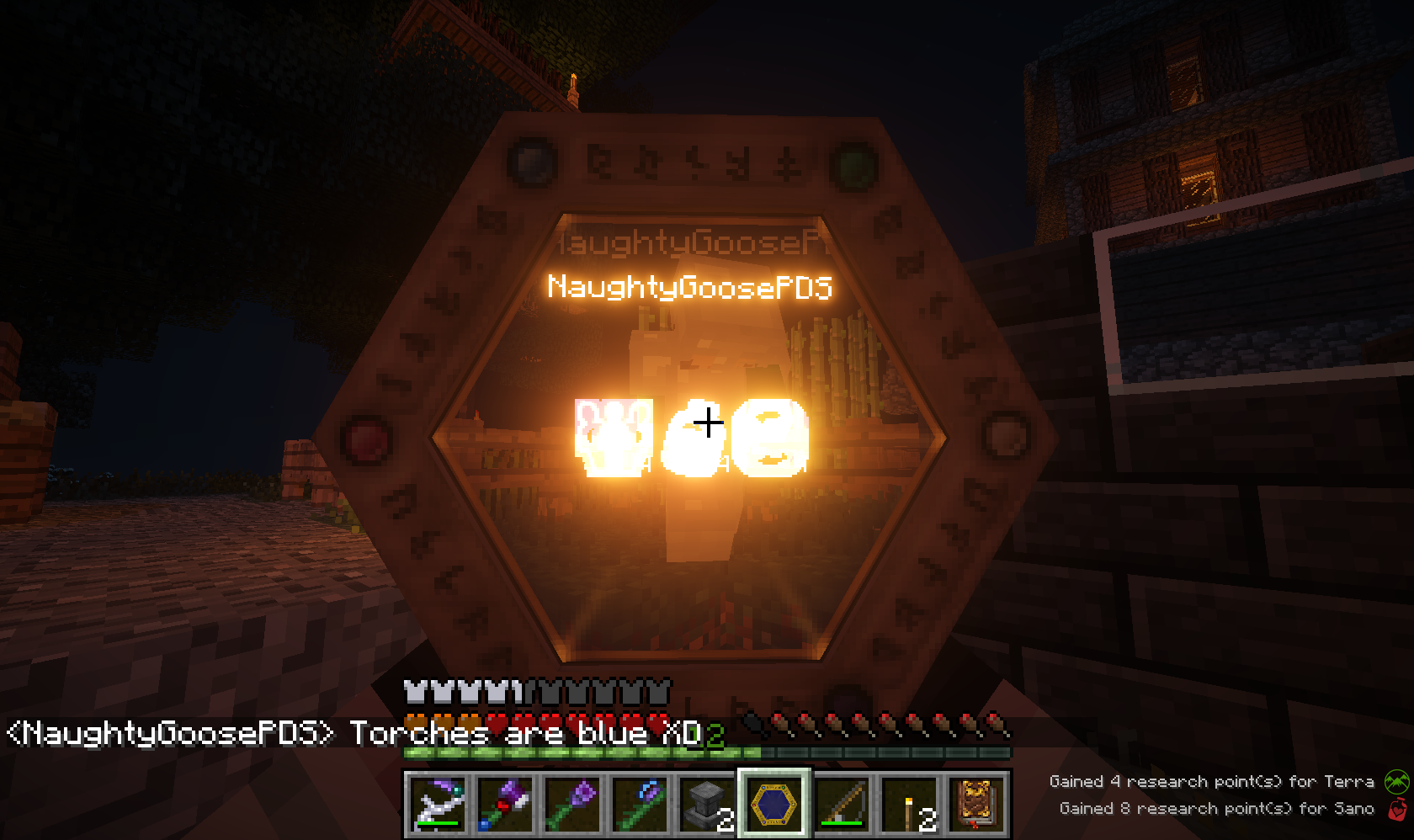Viewport: 1414px width, 840px height.
Task: Select the blue hexagonal mirror slot
Action: 774,804
